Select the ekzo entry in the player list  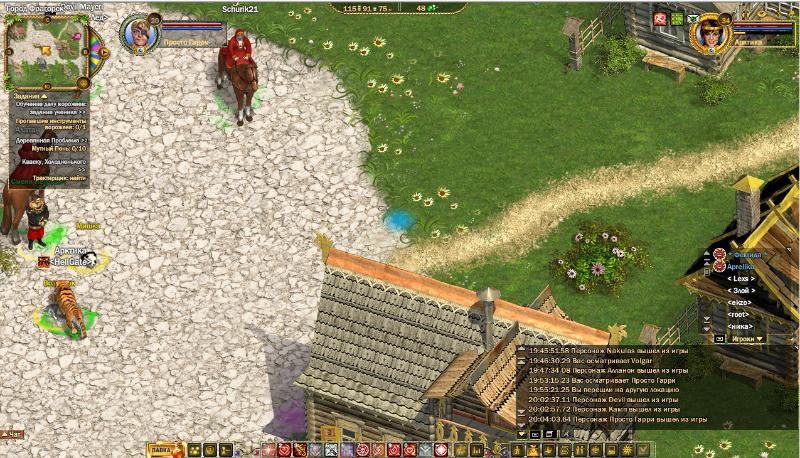coord(740,302)
